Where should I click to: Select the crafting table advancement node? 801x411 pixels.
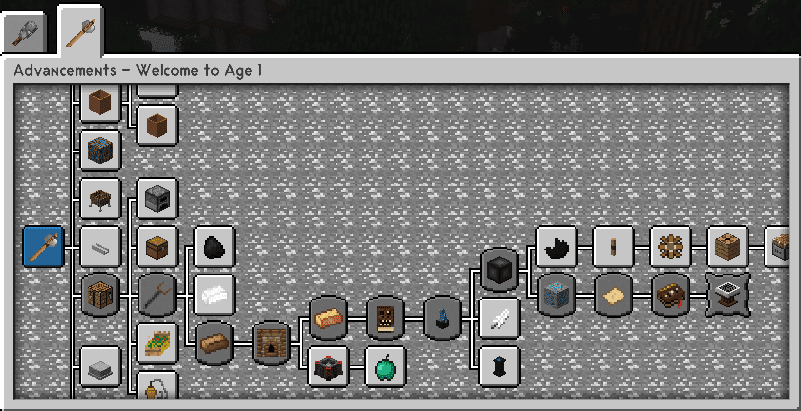pyautogui.click(x=100, y=295)
